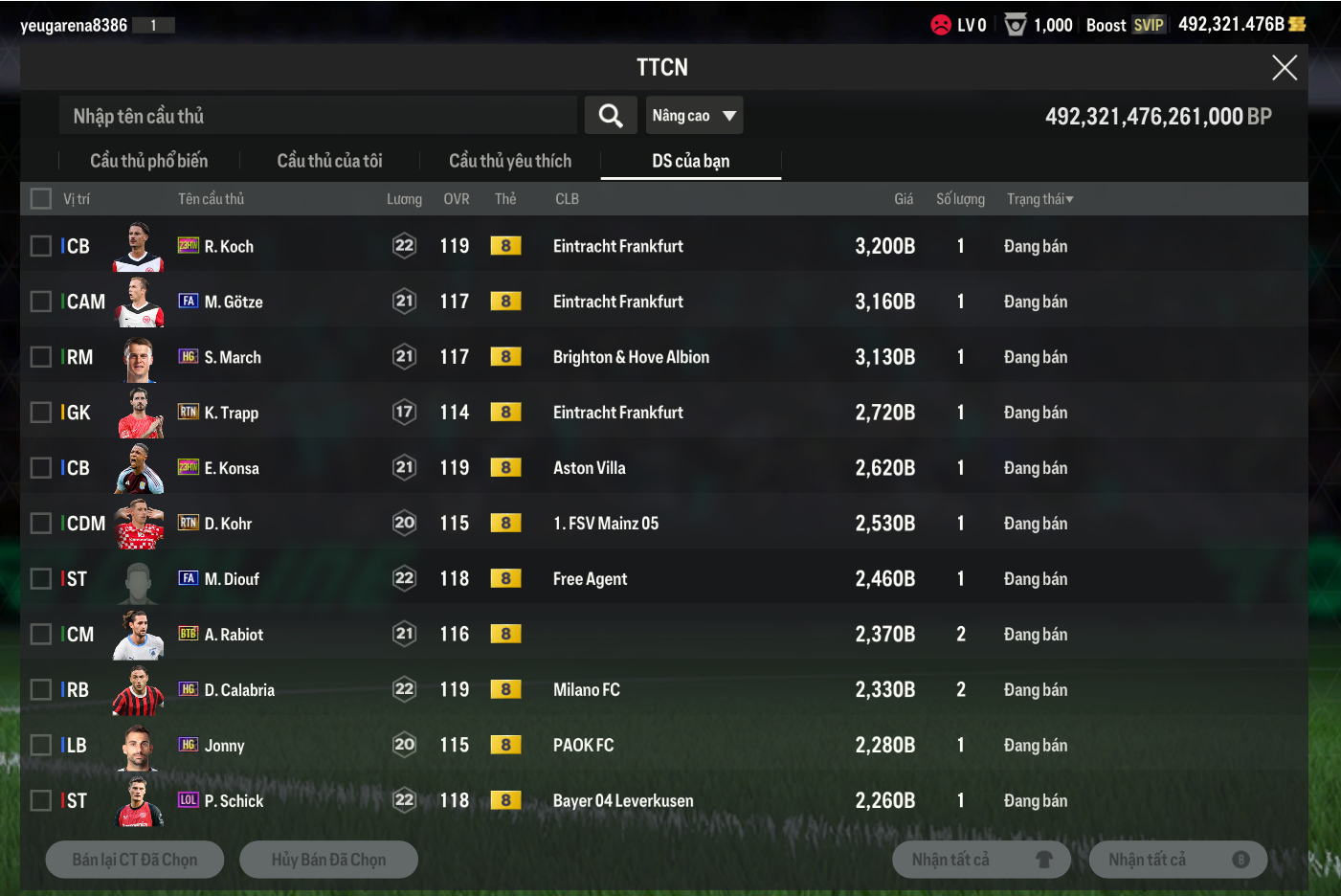Tick the checkbox for R. Koch
Viewport: 1341px width, 896px height.
[x=41, y=246]
